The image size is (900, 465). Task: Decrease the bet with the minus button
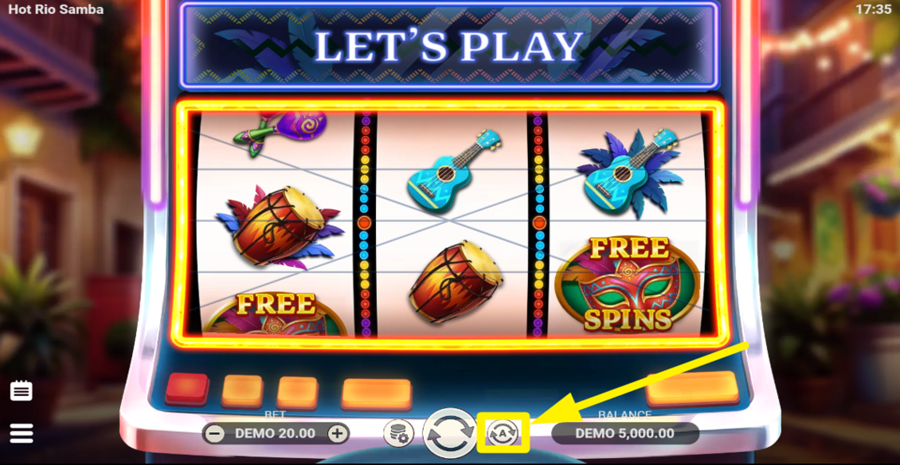213,433
